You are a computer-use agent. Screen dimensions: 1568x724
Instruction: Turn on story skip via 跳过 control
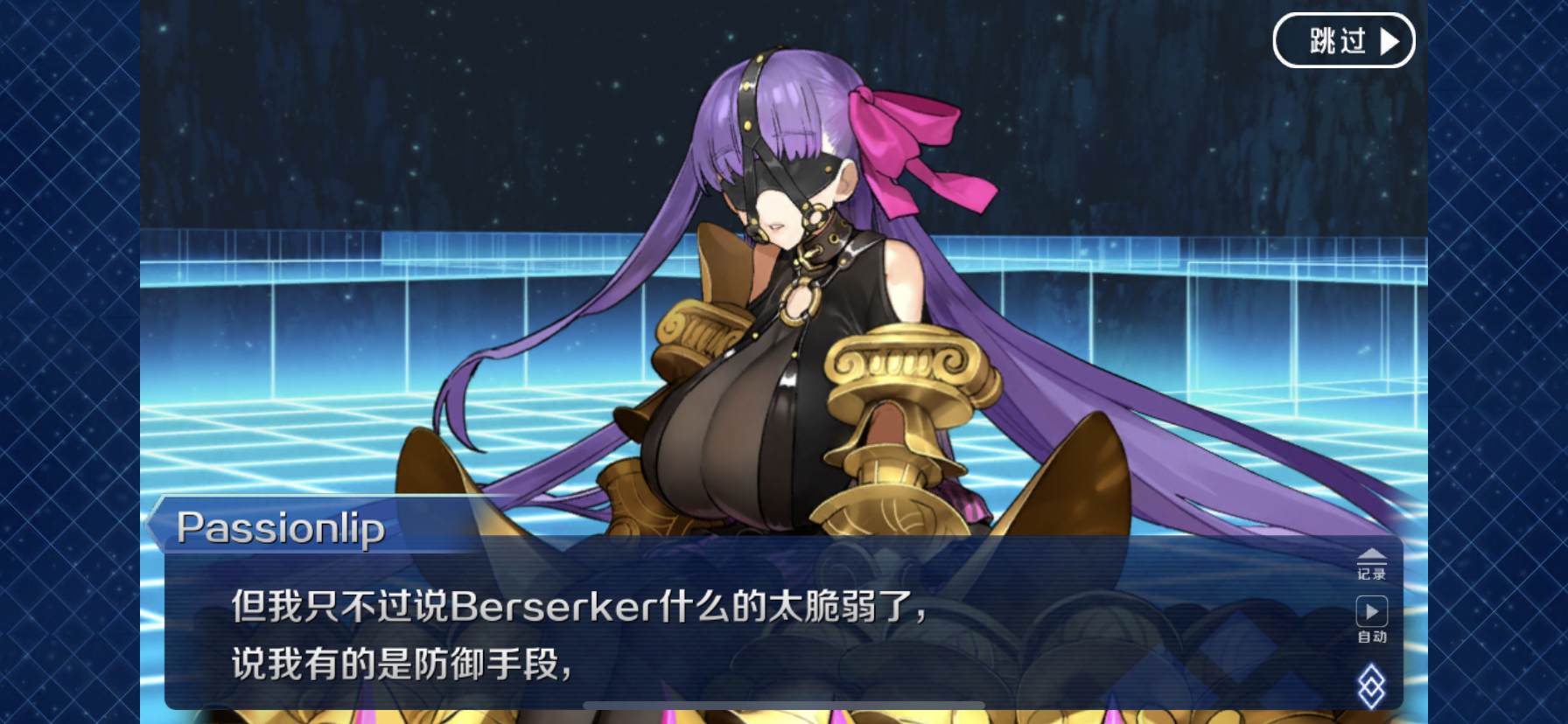pyautogui.click(x=1345, y=40)
